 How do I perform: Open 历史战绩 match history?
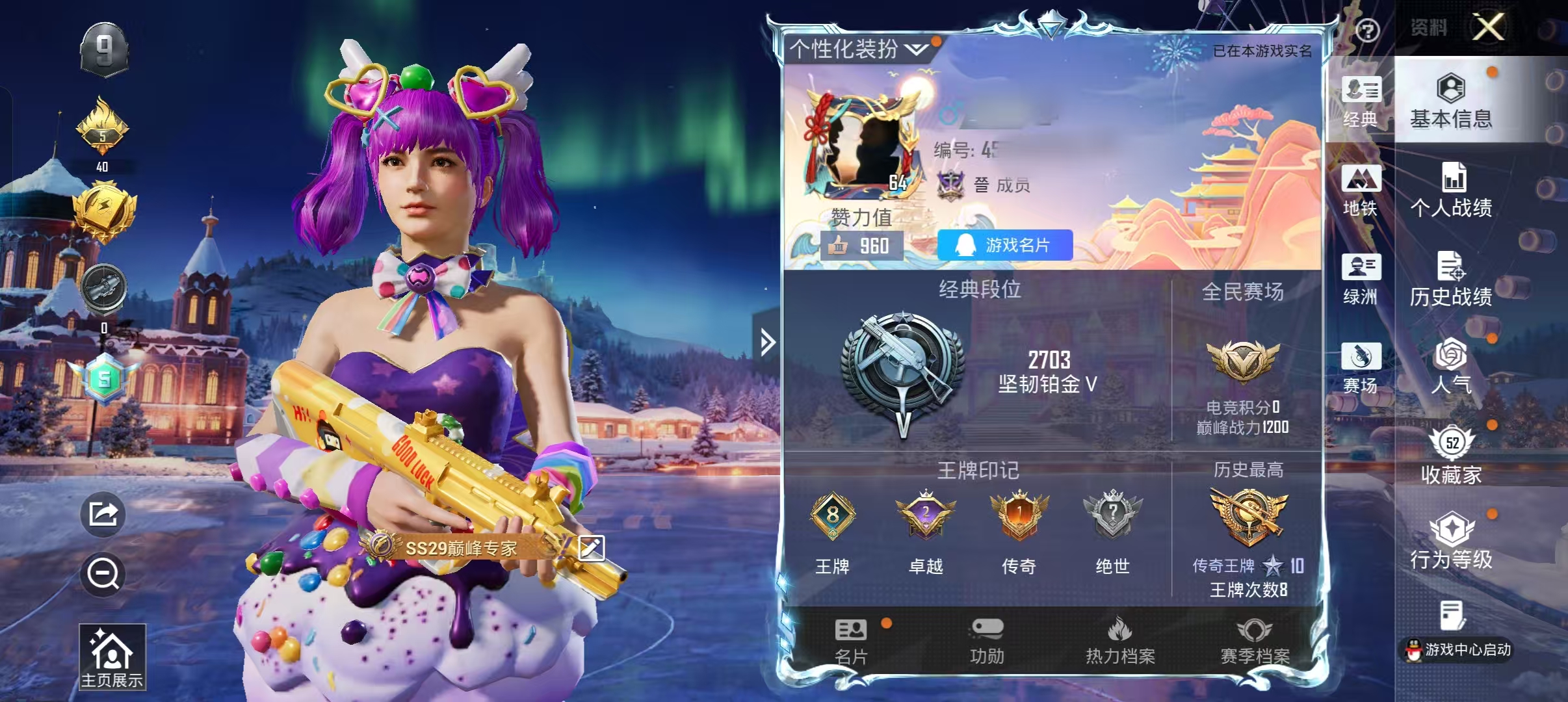point(1451,279)
